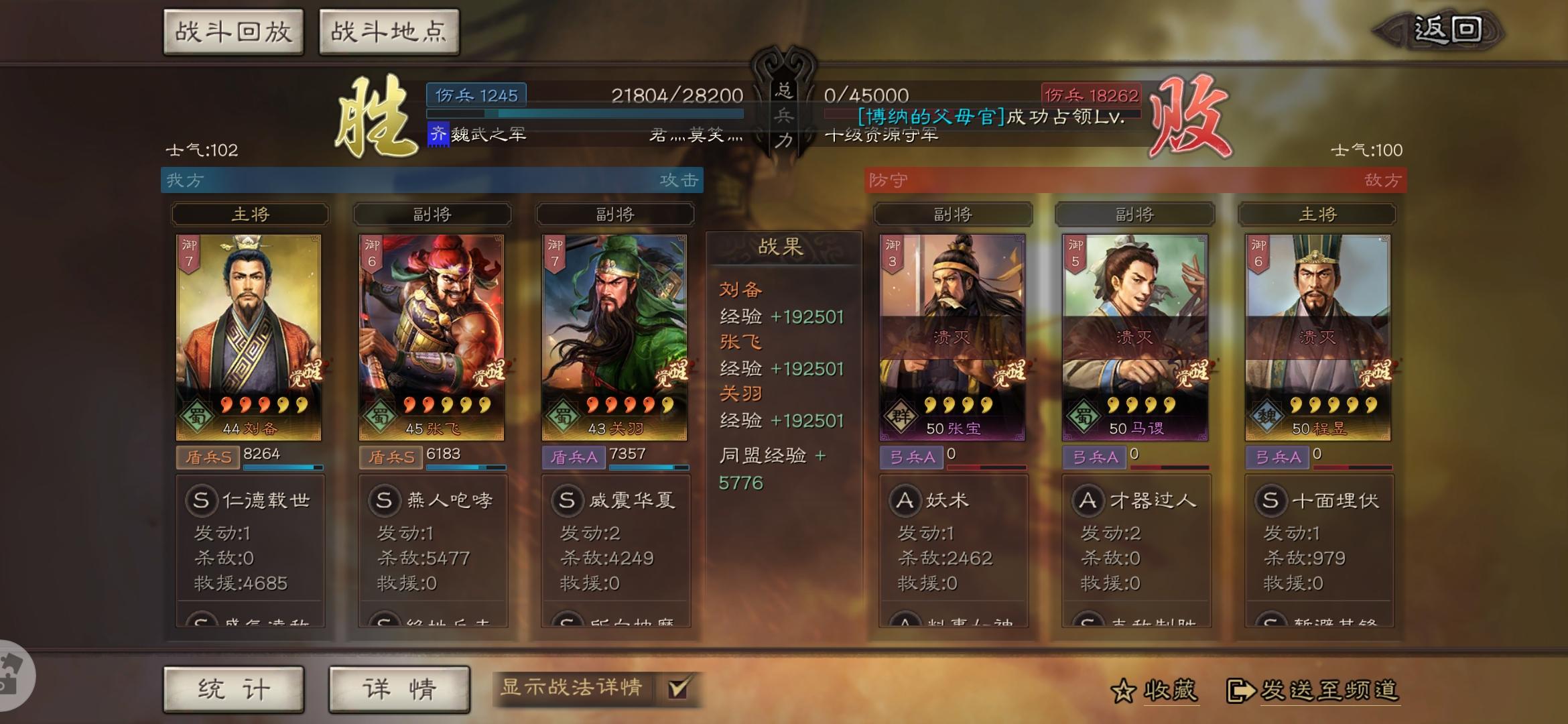Click the 燕人咆哮 S-skill icon on 张飞's card
This screenshot has height=724, width=1568.
[x=383, y=499]
